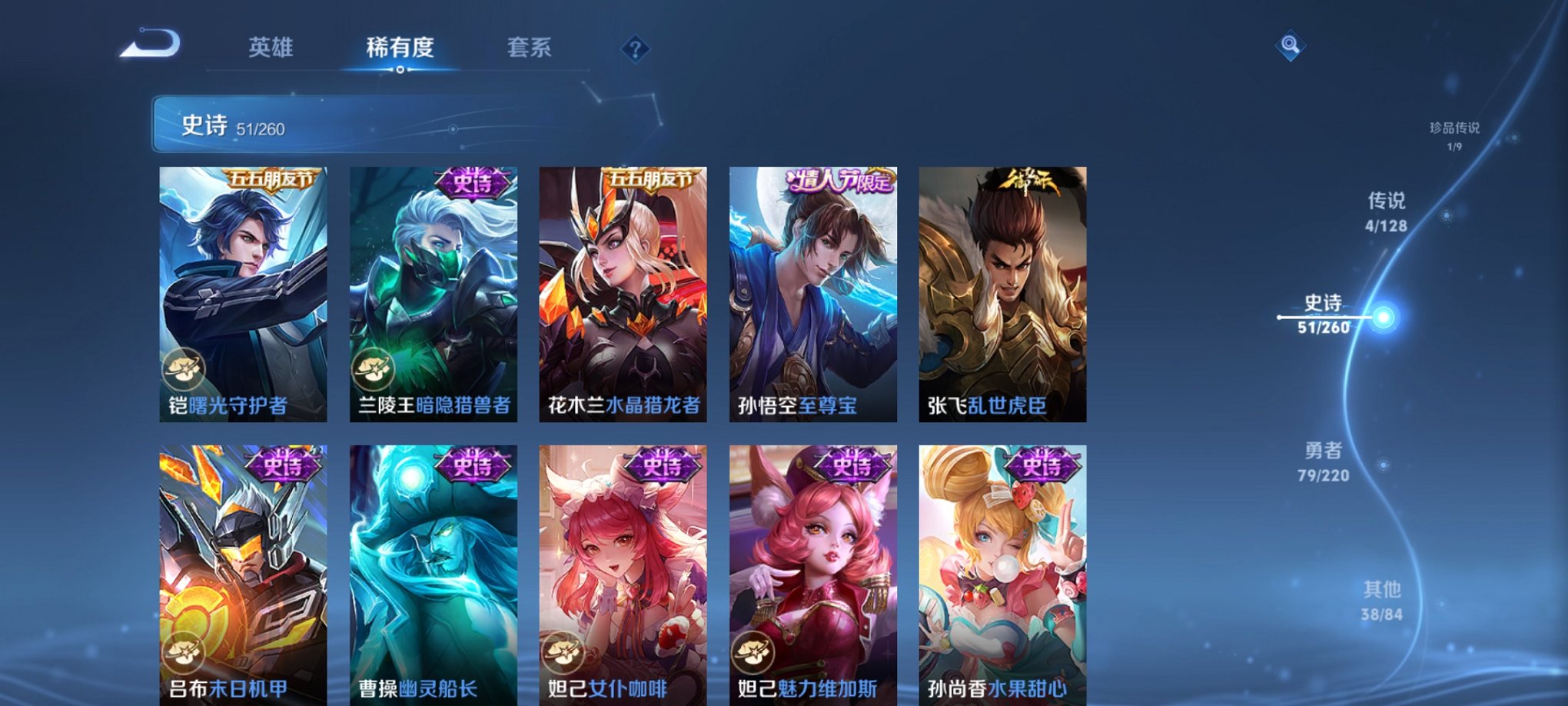The height and width of the screenshot is (706, 1568).
Task: Switch to the 套系 tab
Action: [530, 48]
